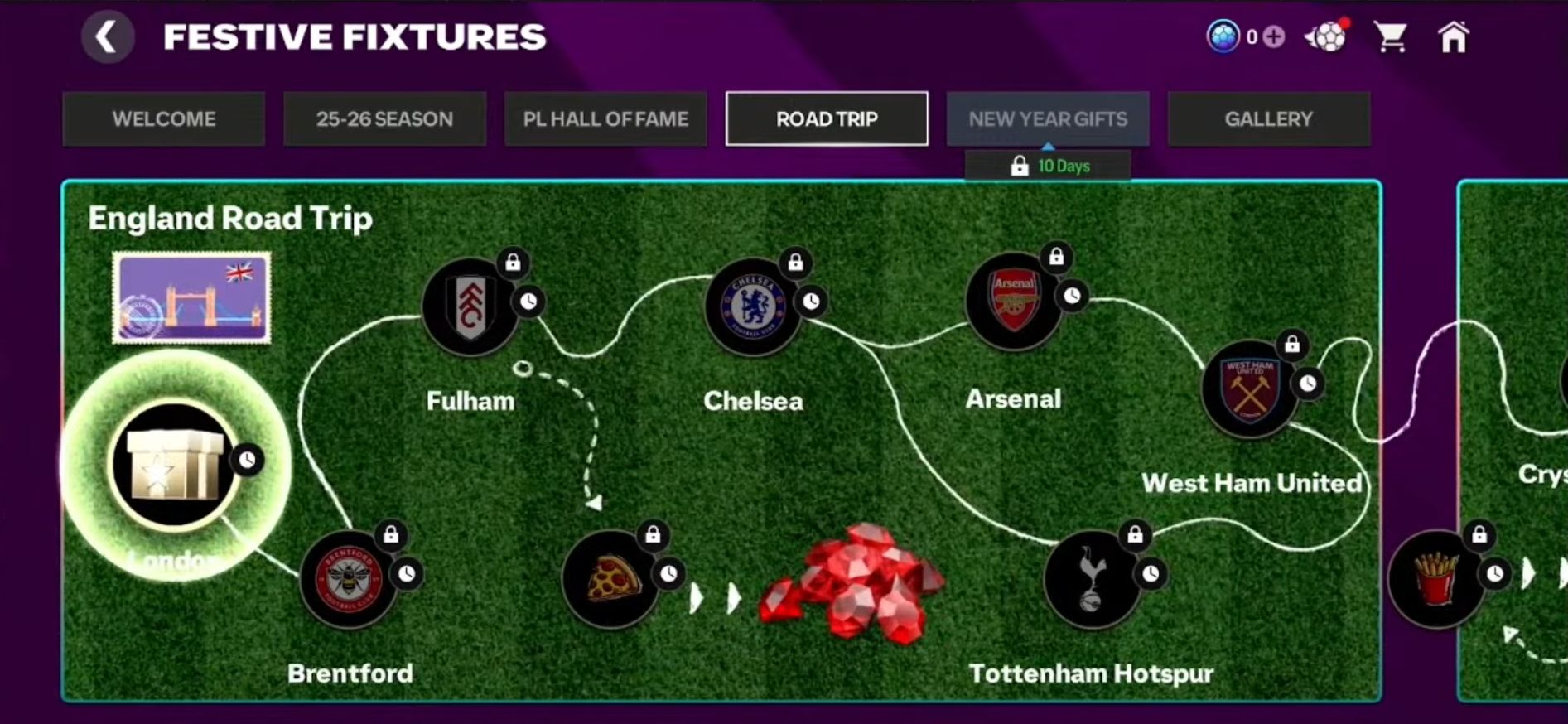Open the football notifications icon

(x=1326, y=37)
